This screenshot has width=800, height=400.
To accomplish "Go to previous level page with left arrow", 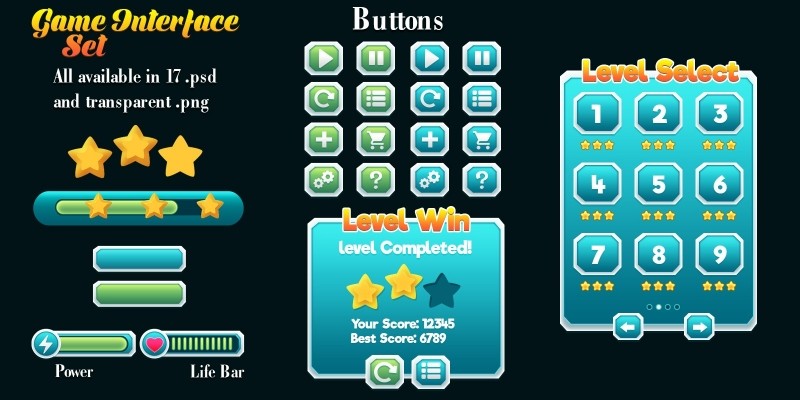I will point(628,326).
